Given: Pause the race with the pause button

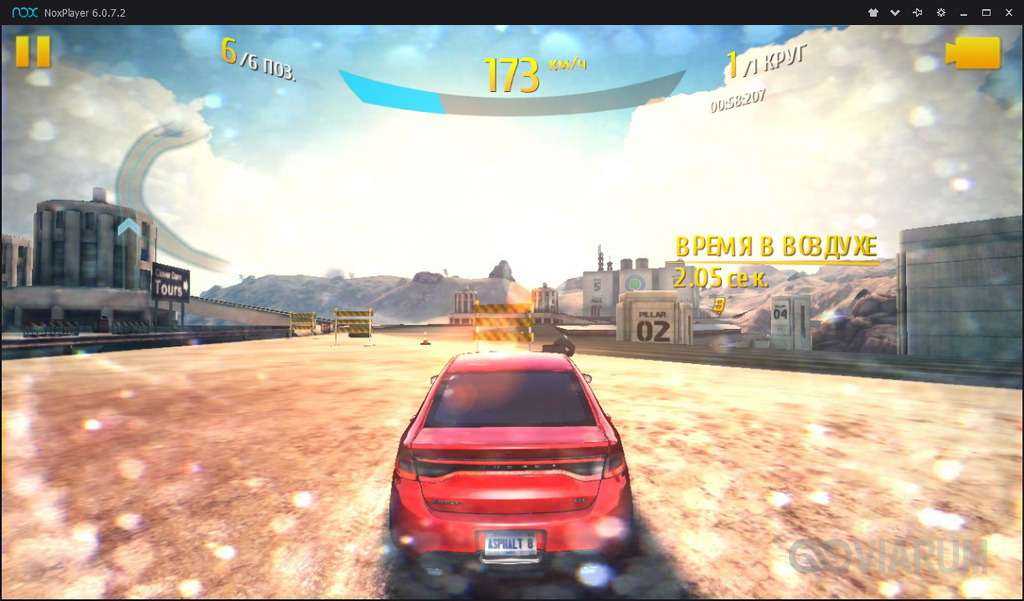Looking at the screenshot, I should [33, 51].
